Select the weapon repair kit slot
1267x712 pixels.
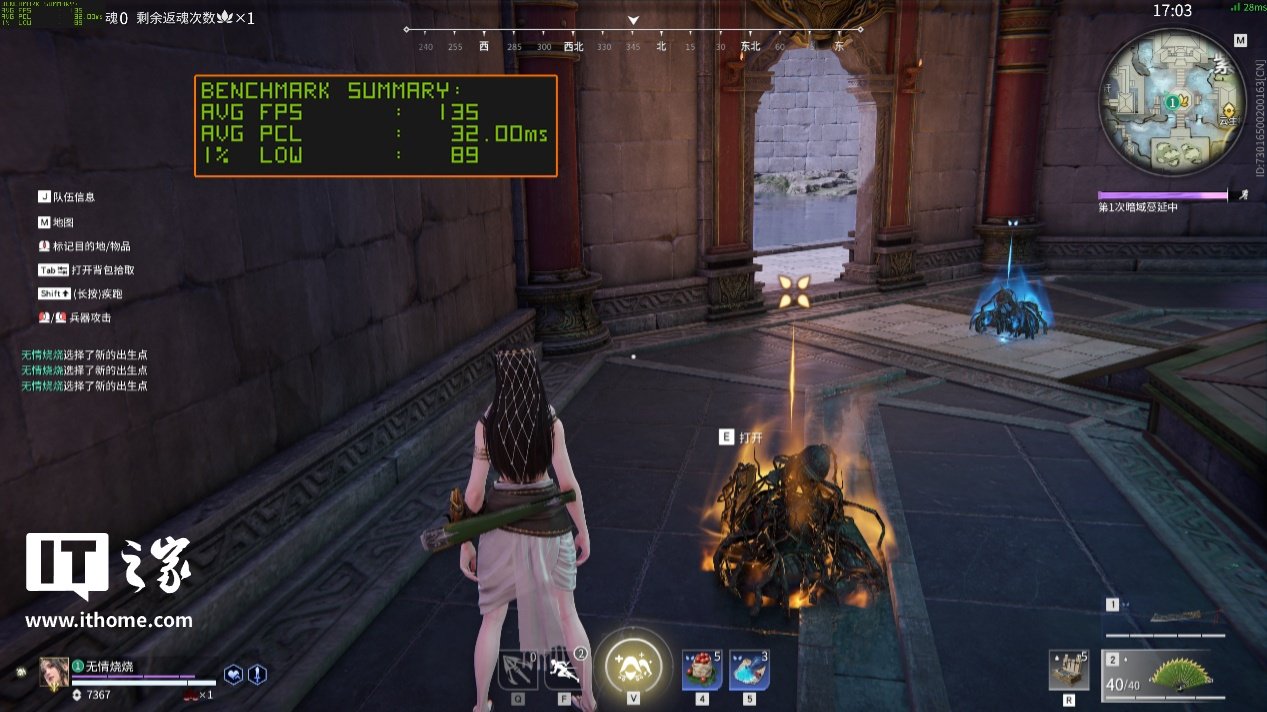coord(1069,669)
